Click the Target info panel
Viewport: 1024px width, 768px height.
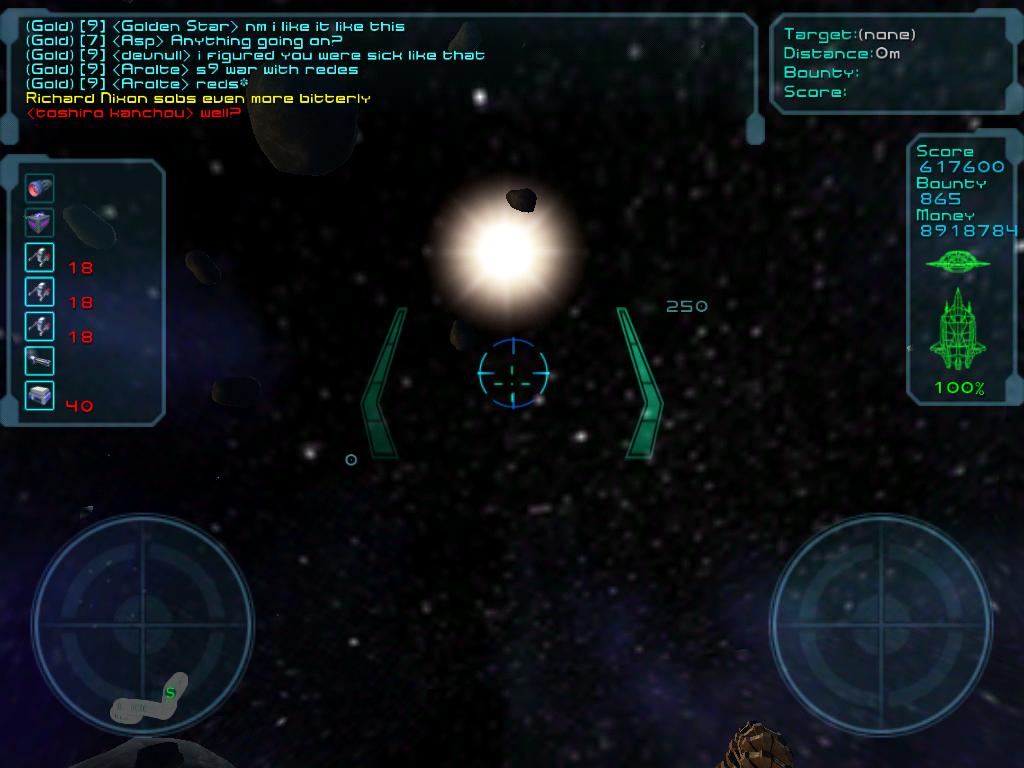point(895,63)
